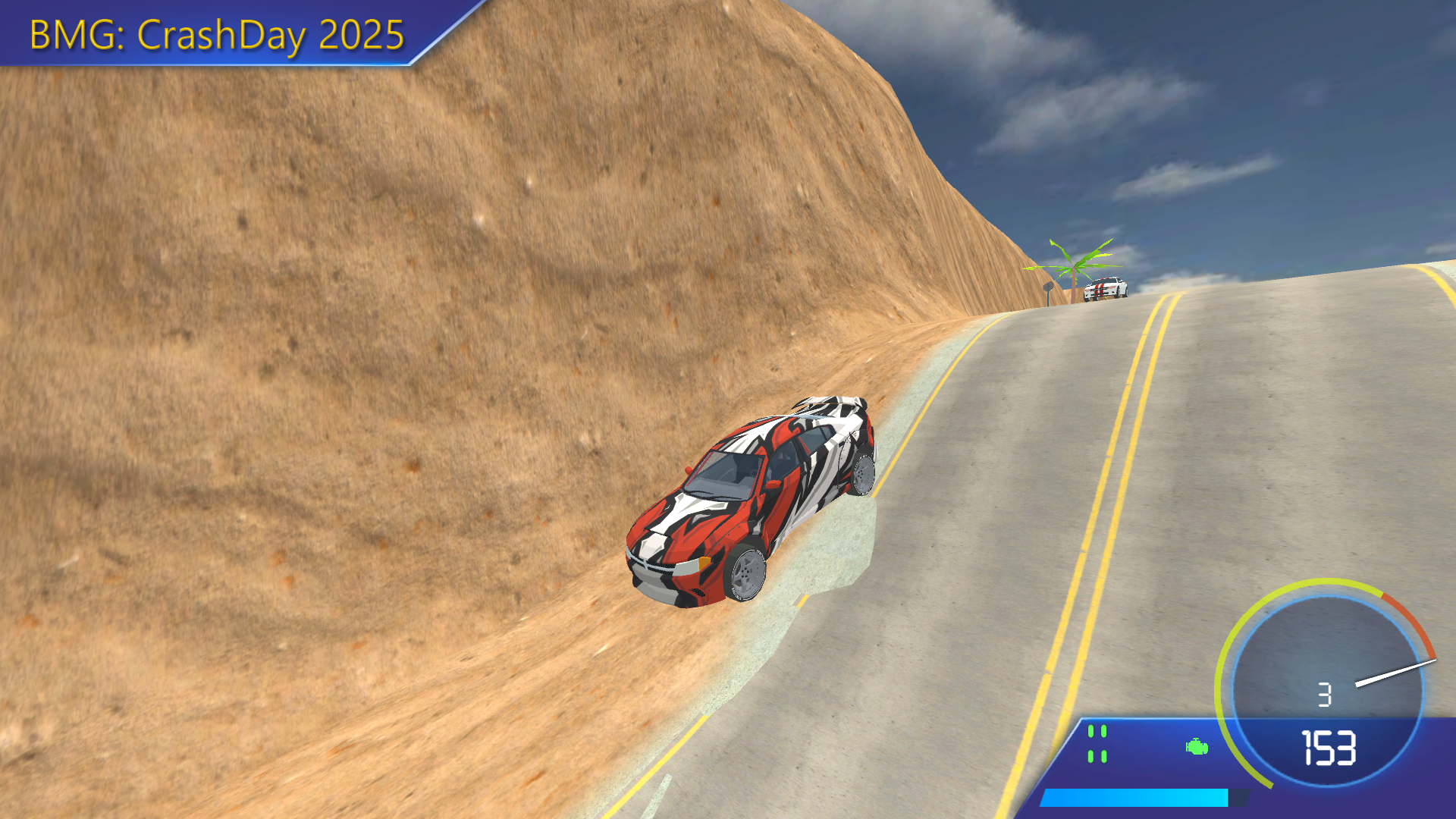Toggle the engine status light on the HUD
This screenshot has width=1456, height=819.
pyautogui.click(x=1195, y=748)
